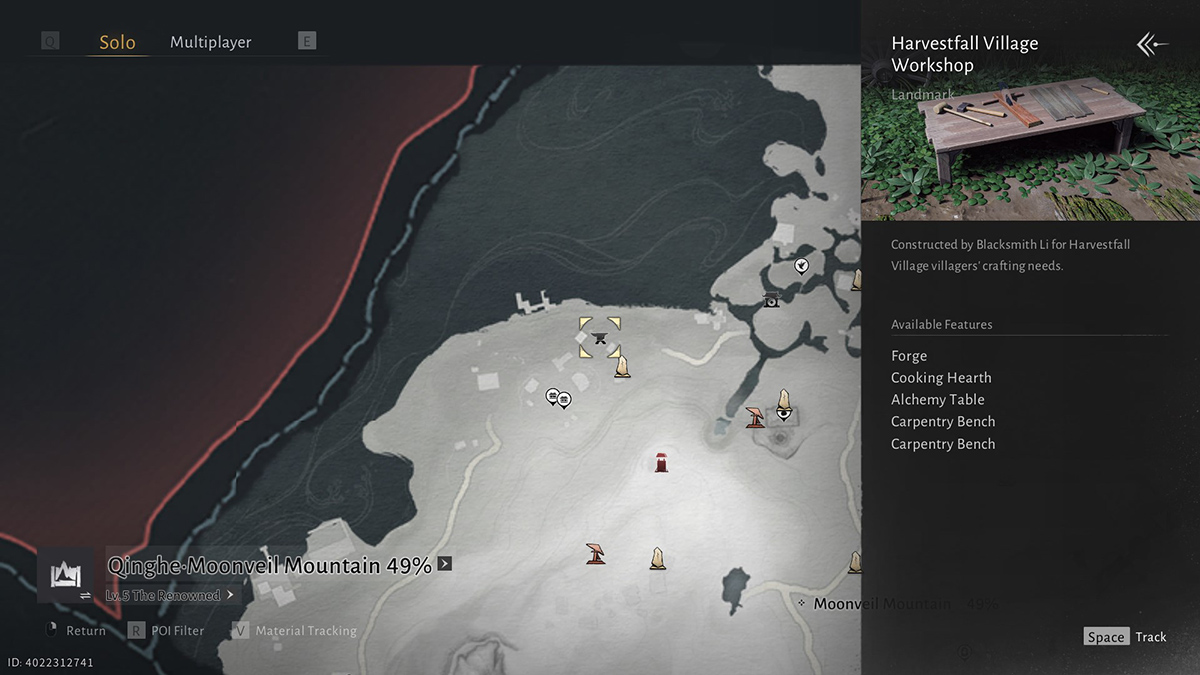Open Material Tracking

pyautogui.click(x=295, y=631)
